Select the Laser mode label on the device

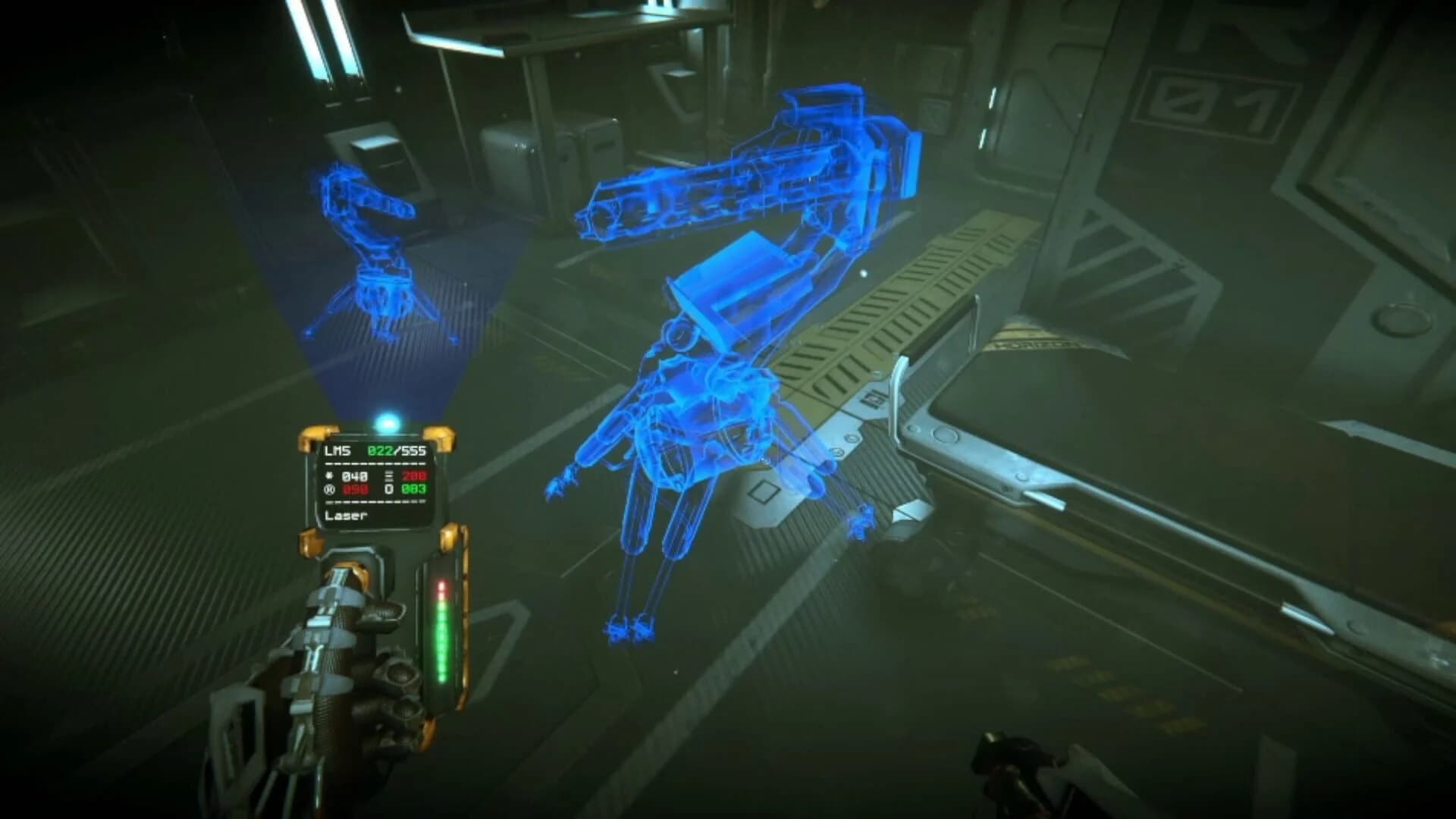tap(346, 515)
